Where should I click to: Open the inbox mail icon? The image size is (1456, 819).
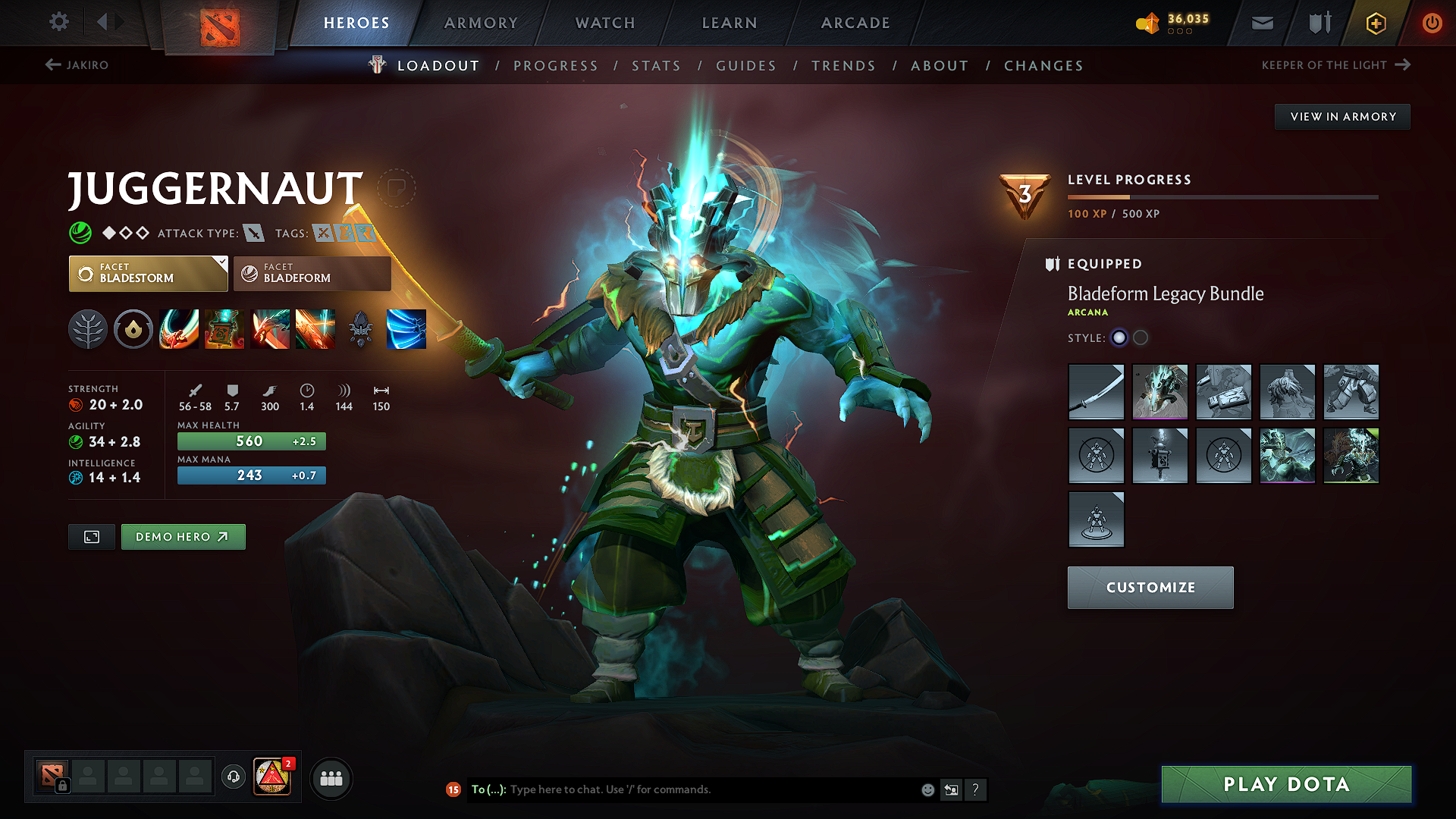(1261, 23)
